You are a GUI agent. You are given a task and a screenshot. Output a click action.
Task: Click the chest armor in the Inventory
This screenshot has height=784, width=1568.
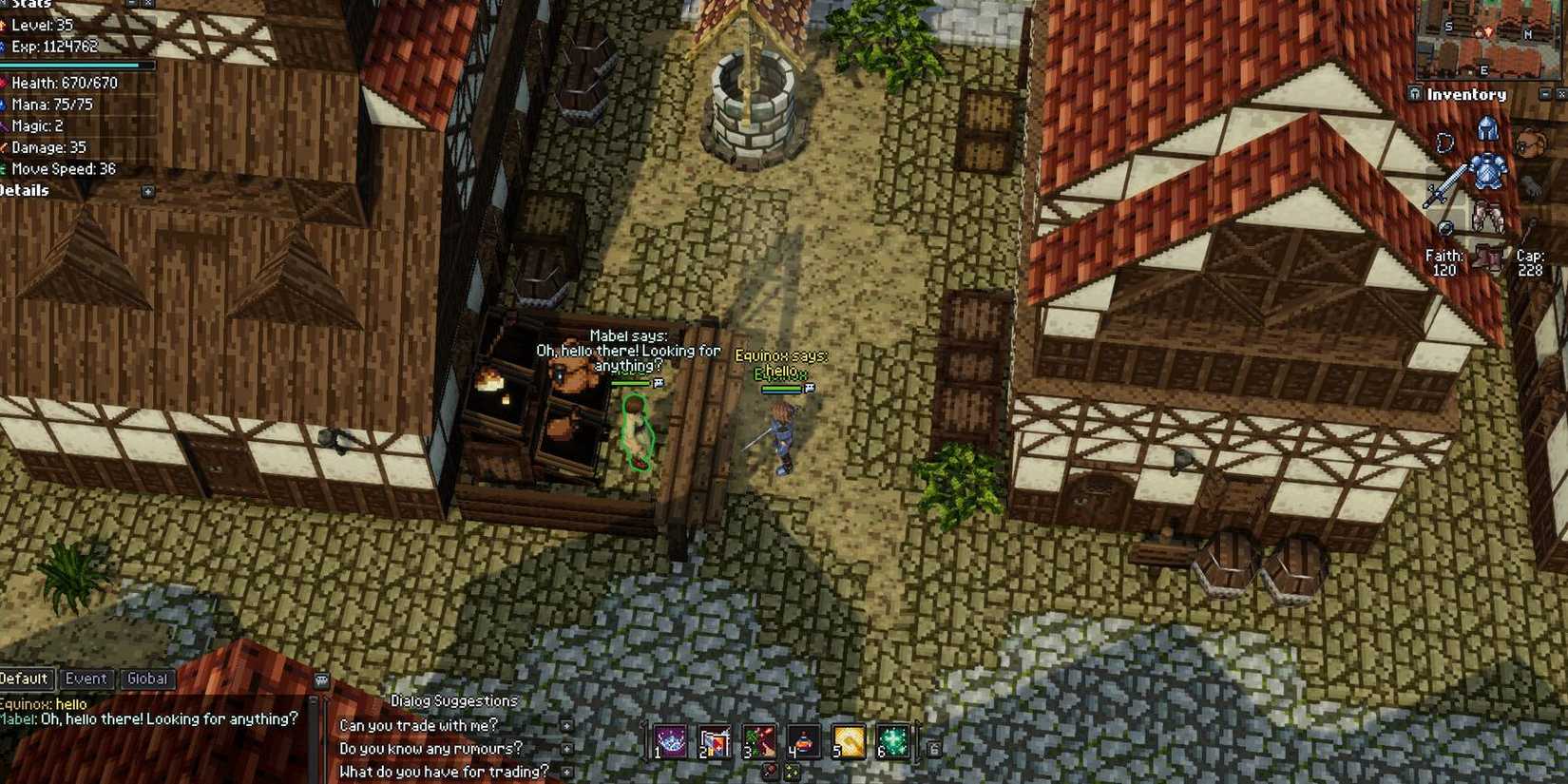pos(1488,171)
